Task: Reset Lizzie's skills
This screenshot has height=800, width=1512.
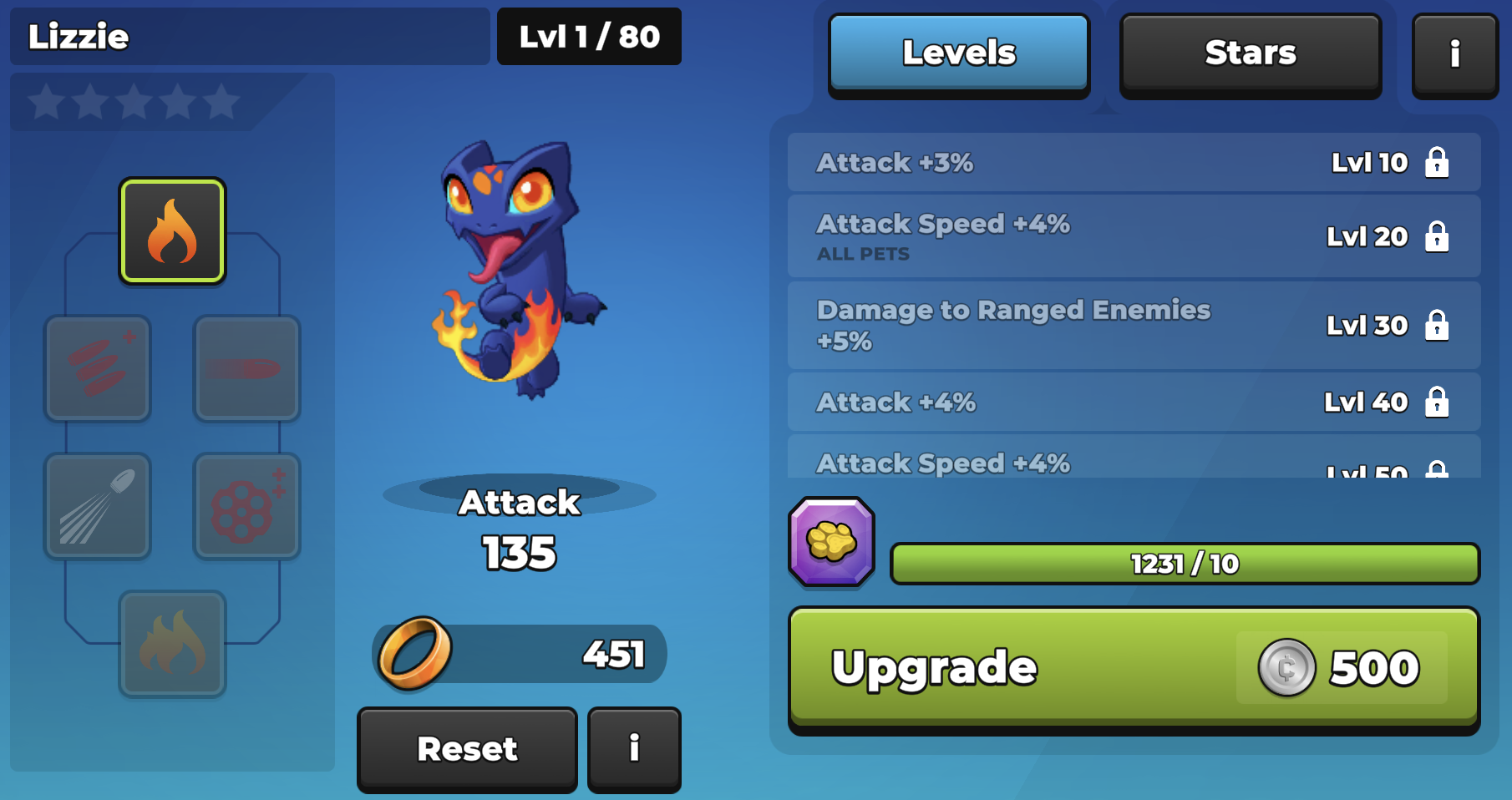Action: point(466,748)
